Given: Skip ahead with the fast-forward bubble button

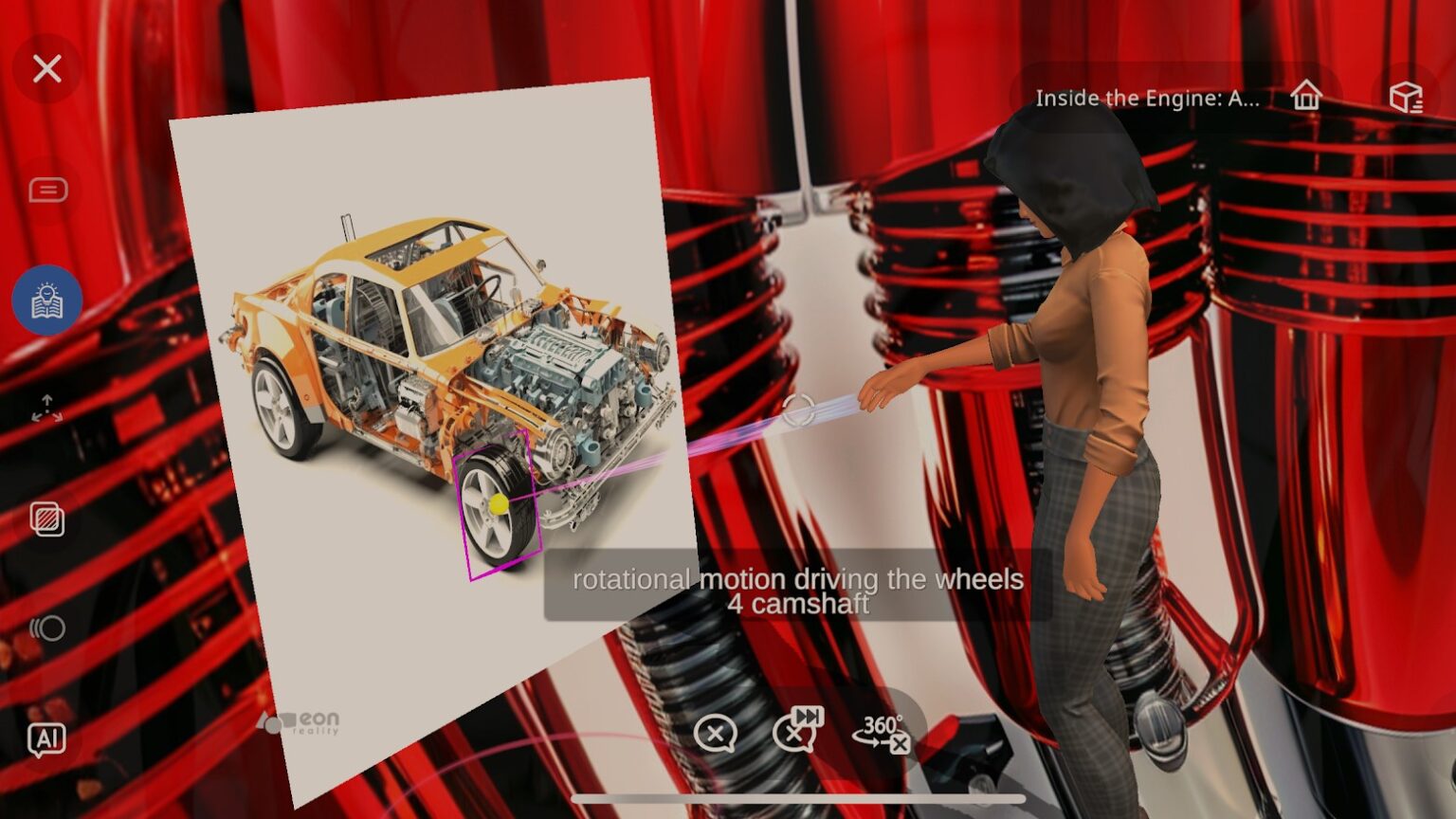Looking at the screenshot, I should [797, 729].
